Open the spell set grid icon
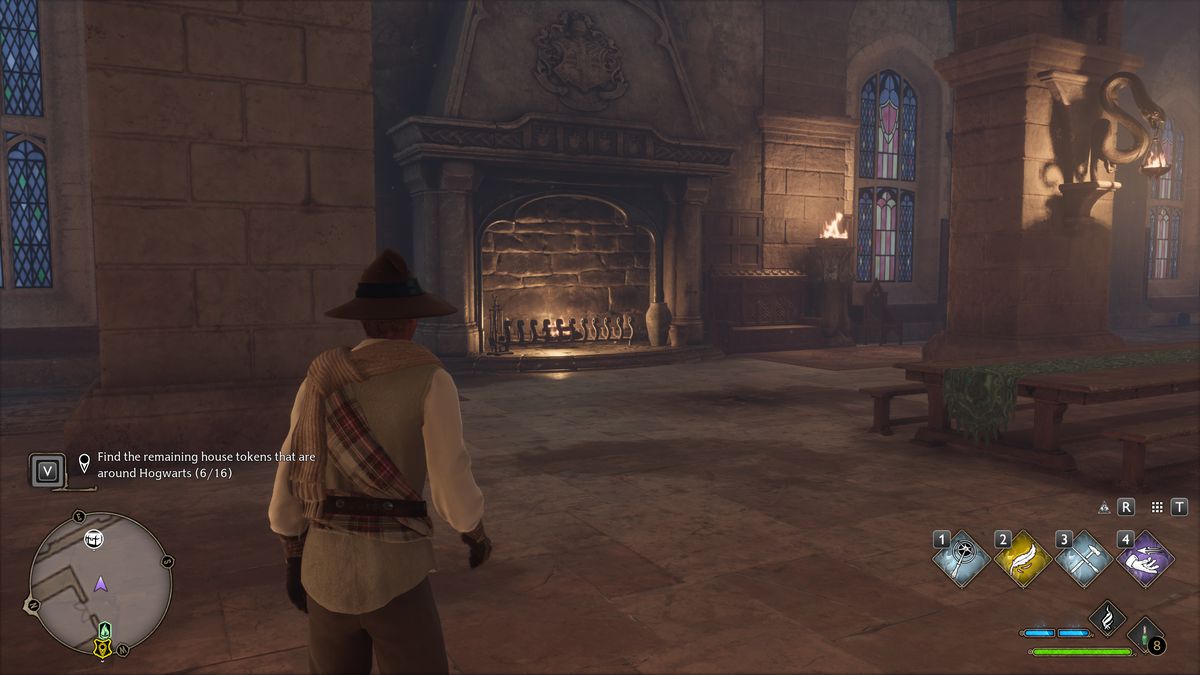Screen dimensions: 1200x675 point(1158,508)
